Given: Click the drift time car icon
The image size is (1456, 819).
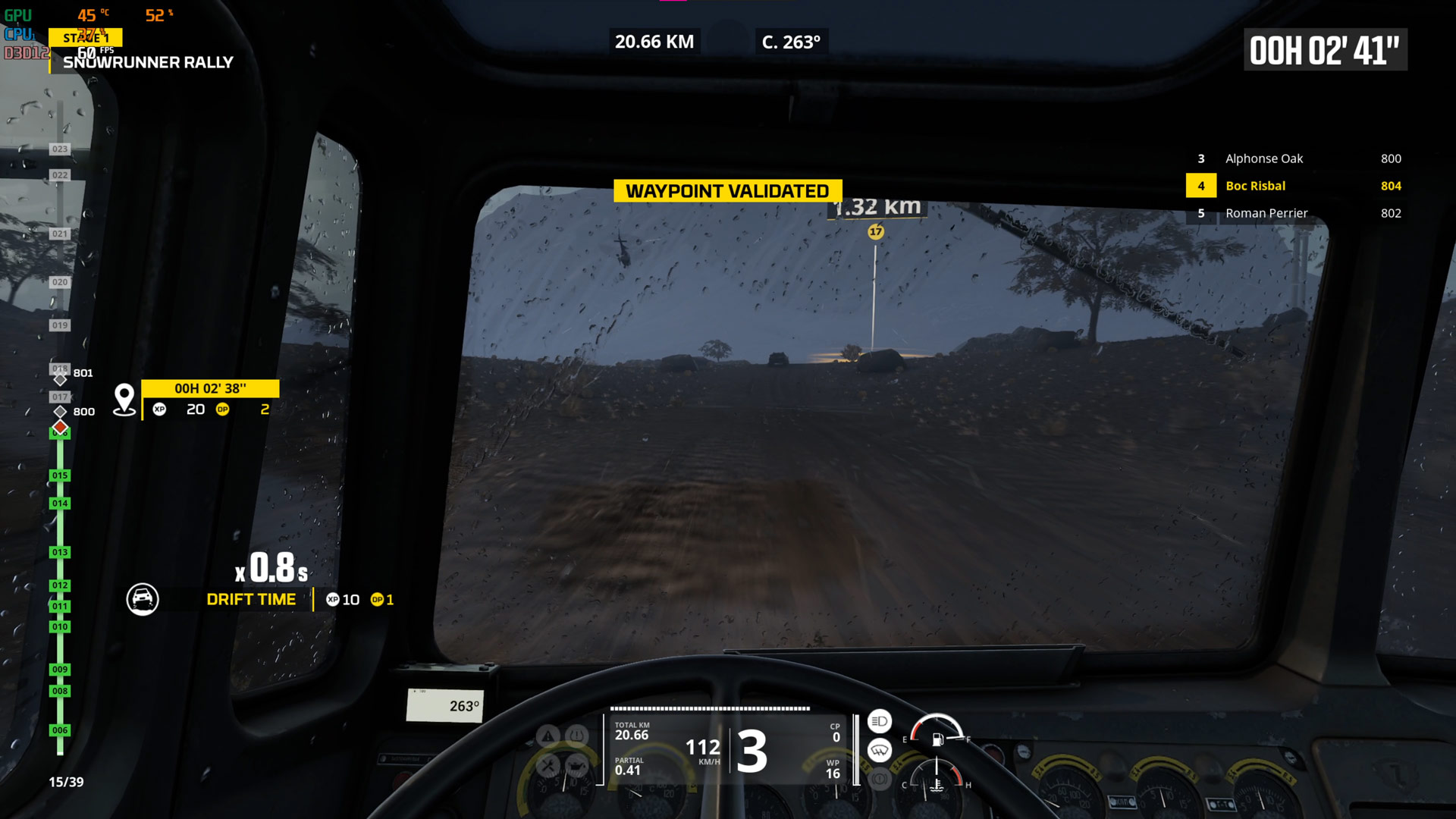Looking at the screenshot, I should click(x=143, y=599).
